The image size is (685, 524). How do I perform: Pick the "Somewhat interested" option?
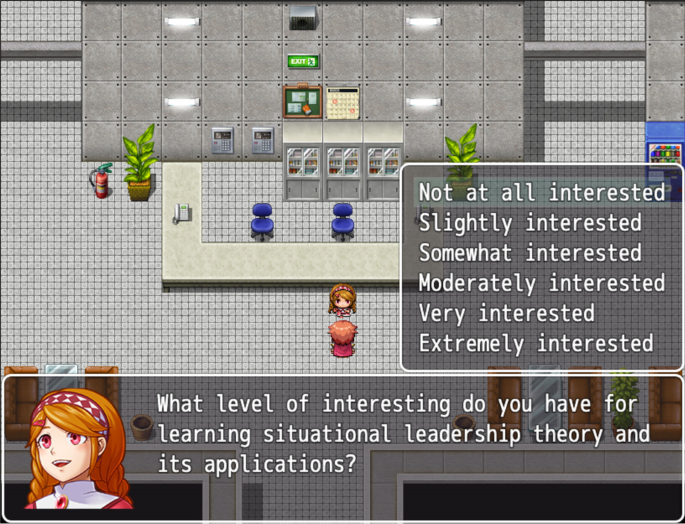529,253
